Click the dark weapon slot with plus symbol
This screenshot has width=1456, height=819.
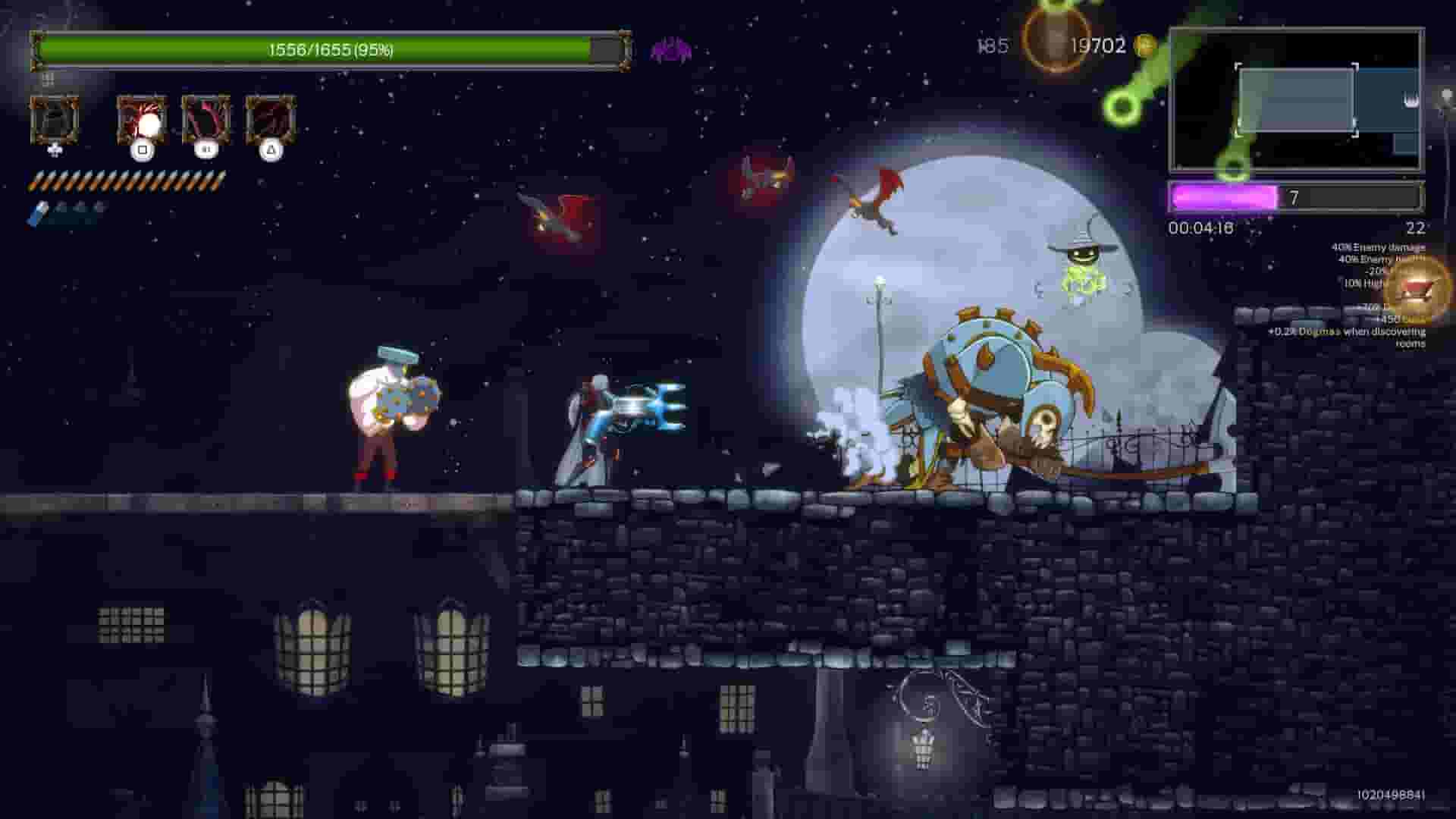55,121
